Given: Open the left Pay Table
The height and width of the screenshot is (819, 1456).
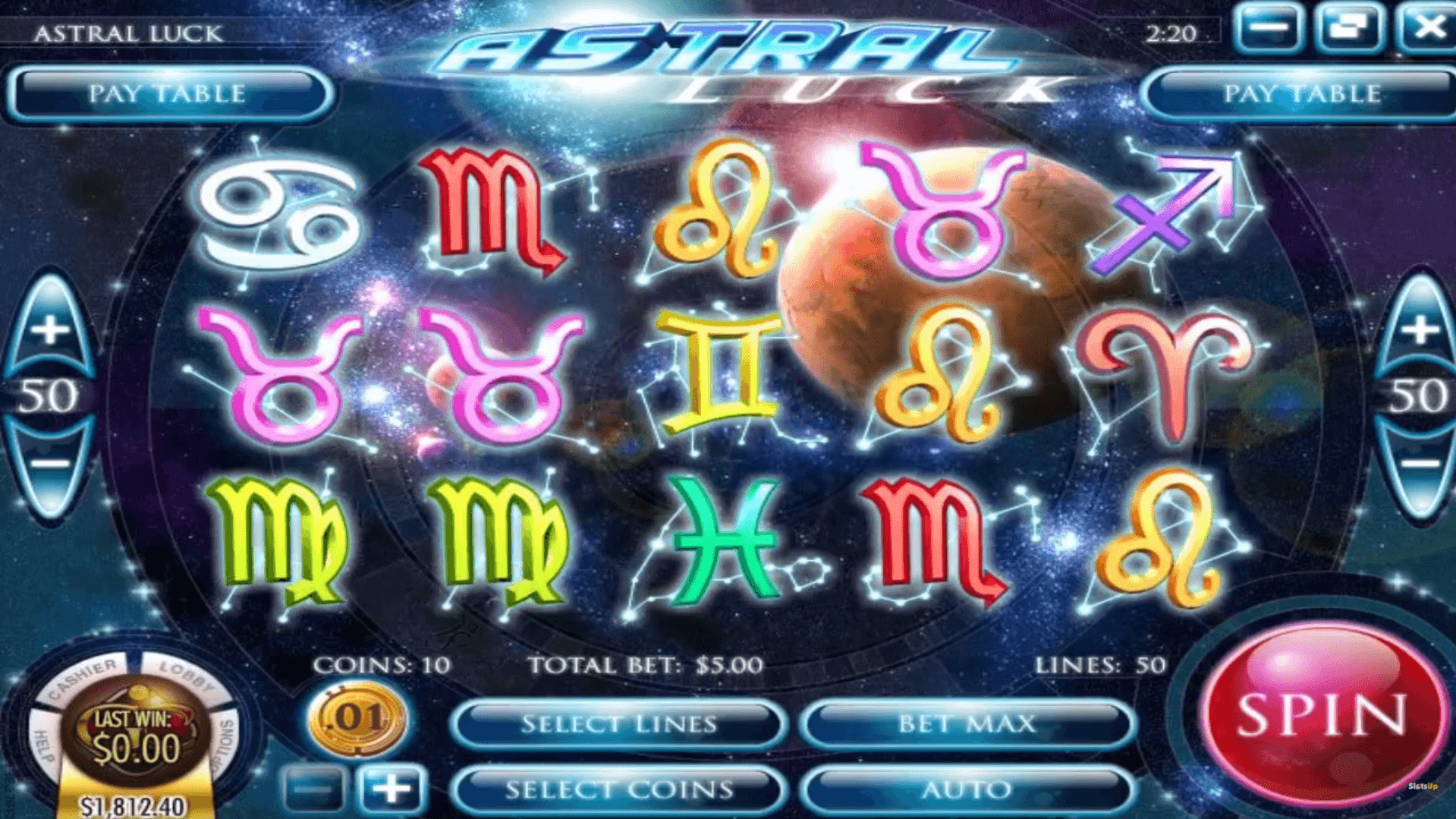Looking at the screenshot, I should [x=168, y=93].
